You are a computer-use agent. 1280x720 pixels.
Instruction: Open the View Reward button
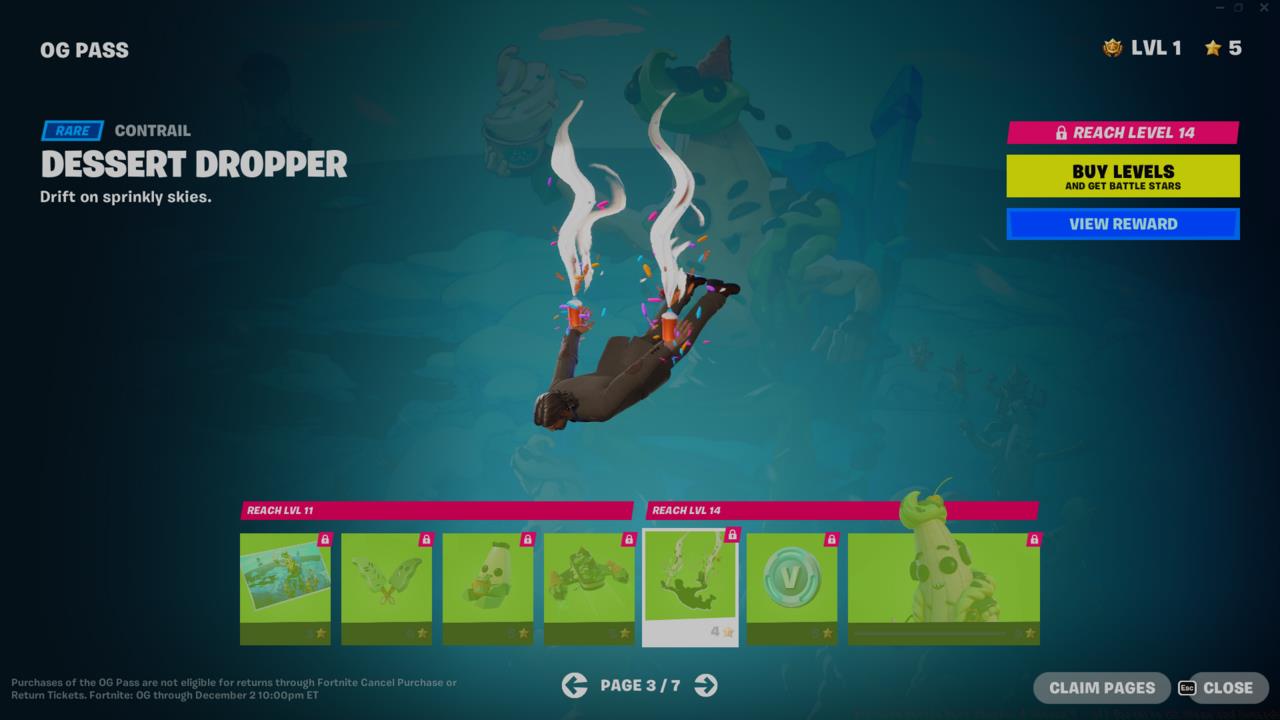[1122, 224]
